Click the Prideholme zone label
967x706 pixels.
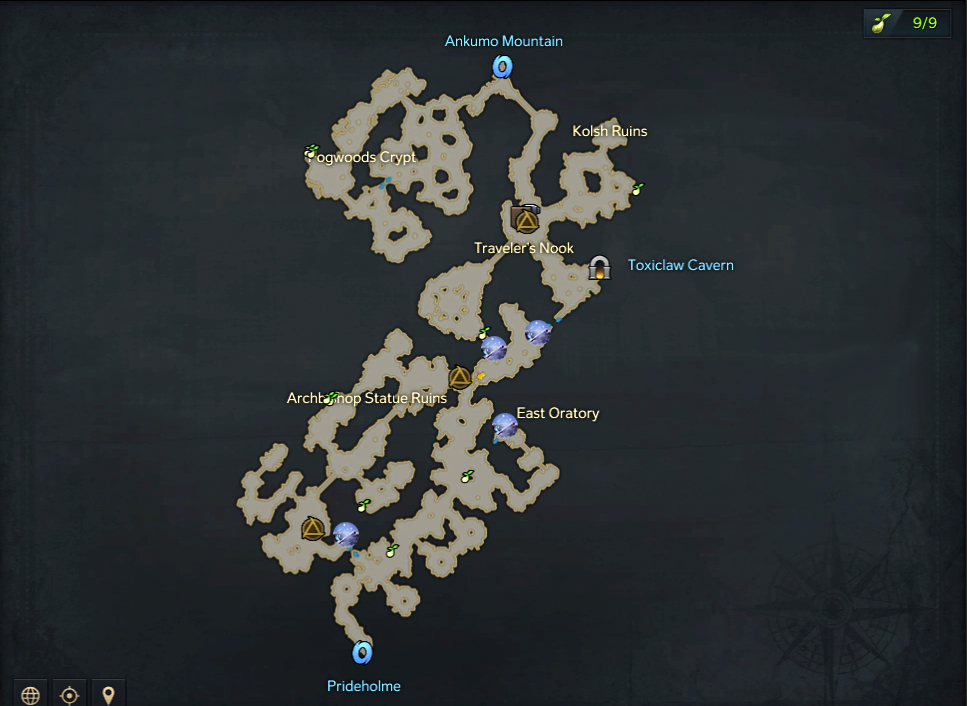363,686
